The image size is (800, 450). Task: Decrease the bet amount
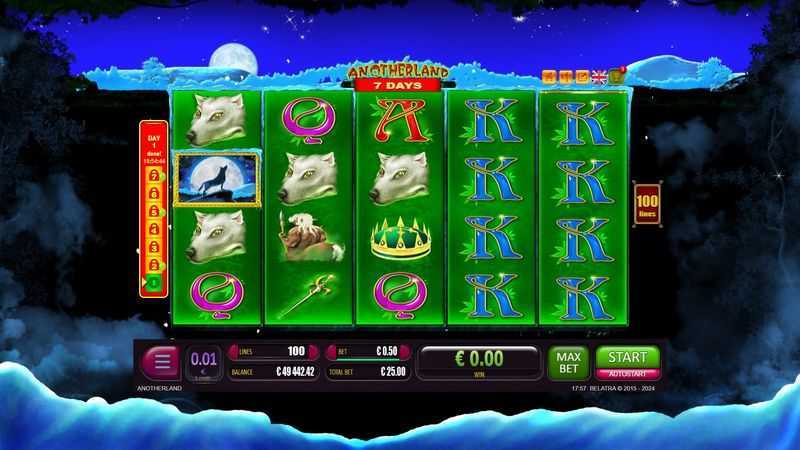[332, 352]
